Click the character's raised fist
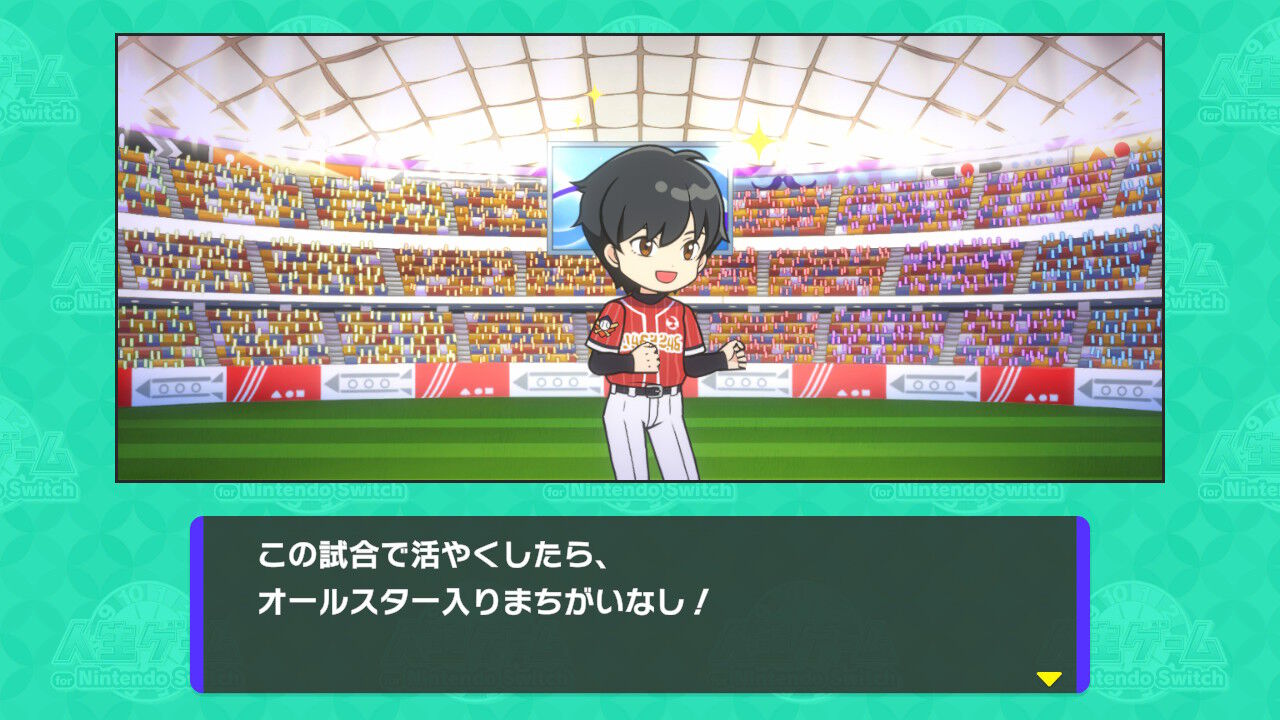The image size is (1280, 720). 735,354
